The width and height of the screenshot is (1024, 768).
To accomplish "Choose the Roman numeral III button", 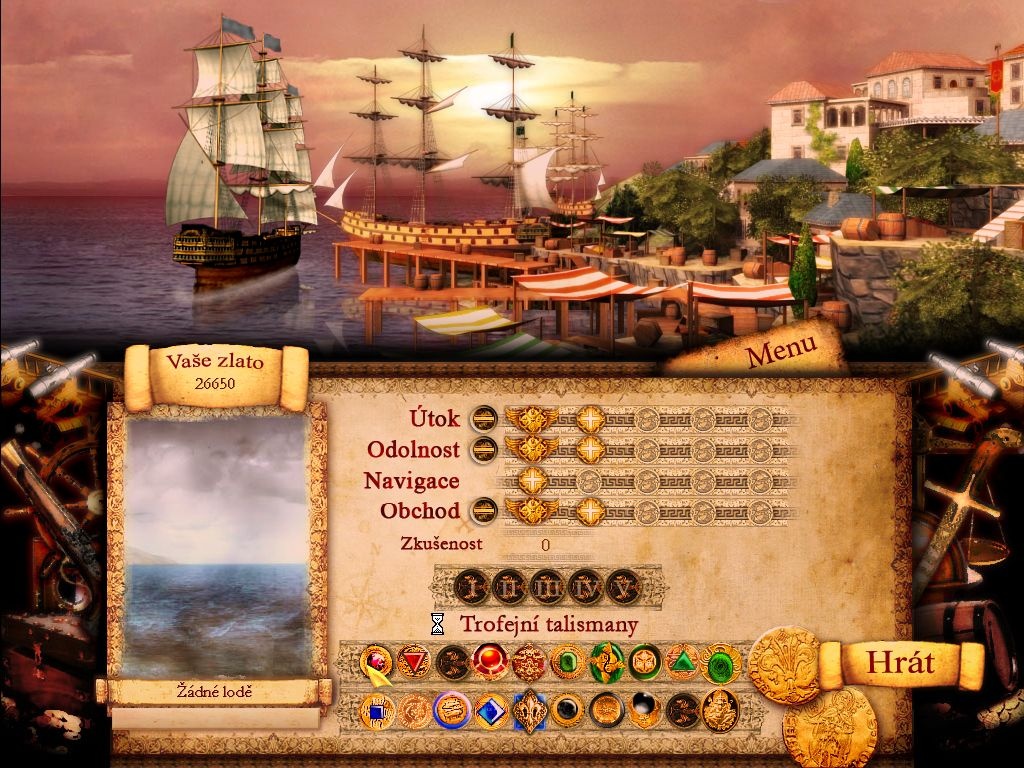I will point(547,585).
